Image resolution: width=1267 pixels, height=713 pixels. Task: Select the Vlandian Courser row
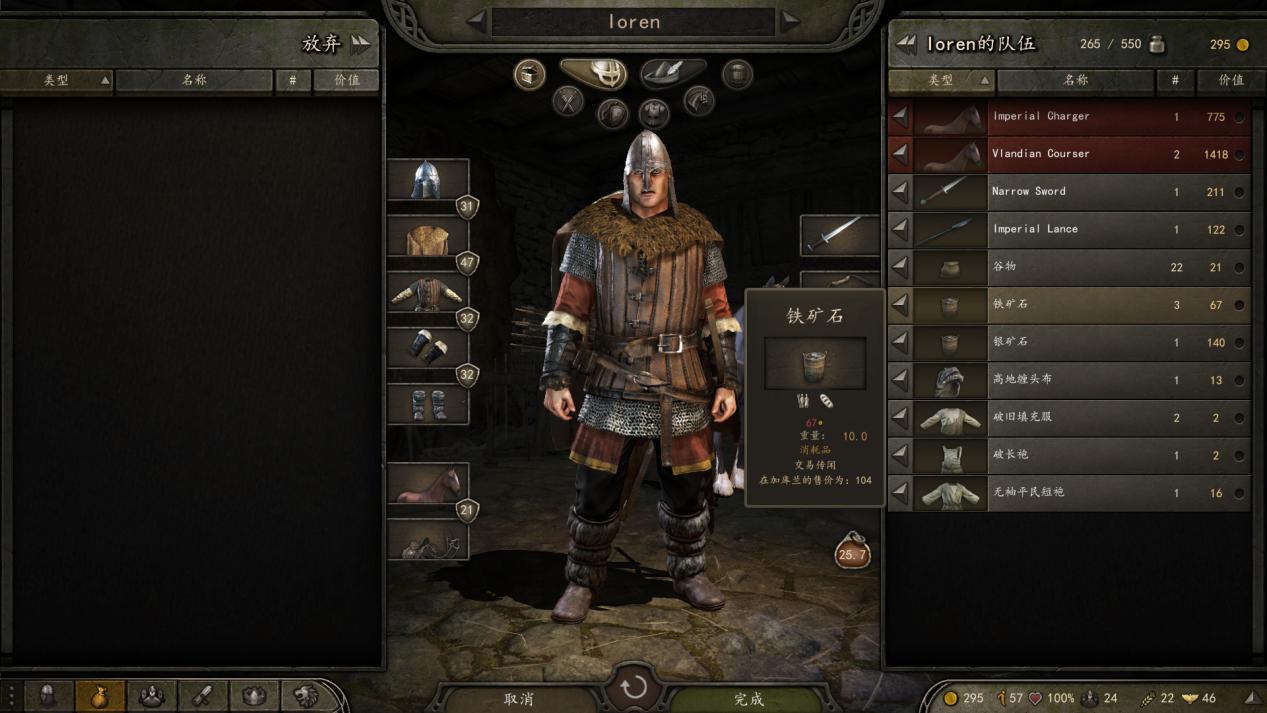click(x=1068, y=154)
